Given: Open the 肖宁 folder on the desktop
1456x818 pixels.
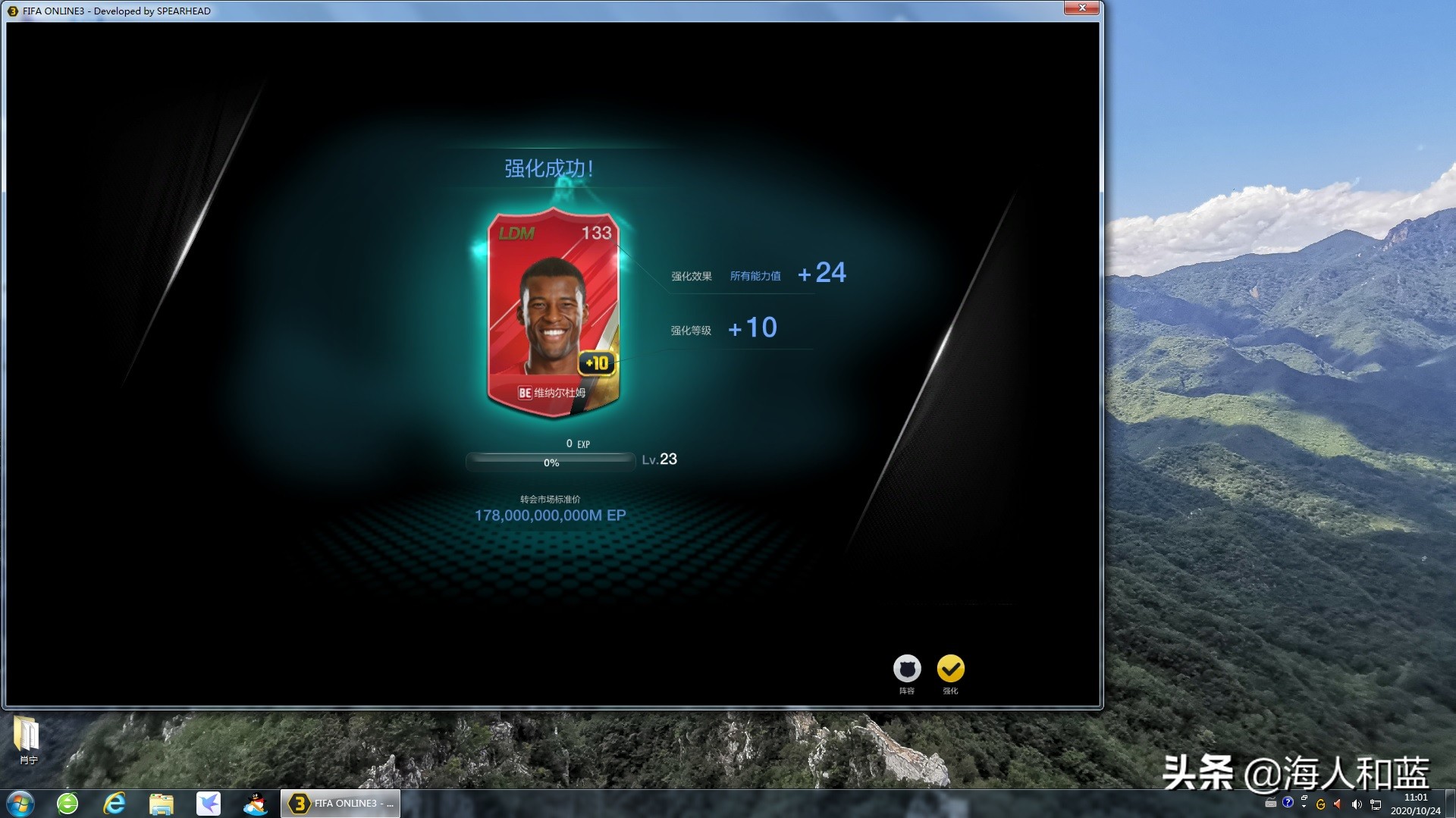Looking at the screenshot, I should coord(27,734).
